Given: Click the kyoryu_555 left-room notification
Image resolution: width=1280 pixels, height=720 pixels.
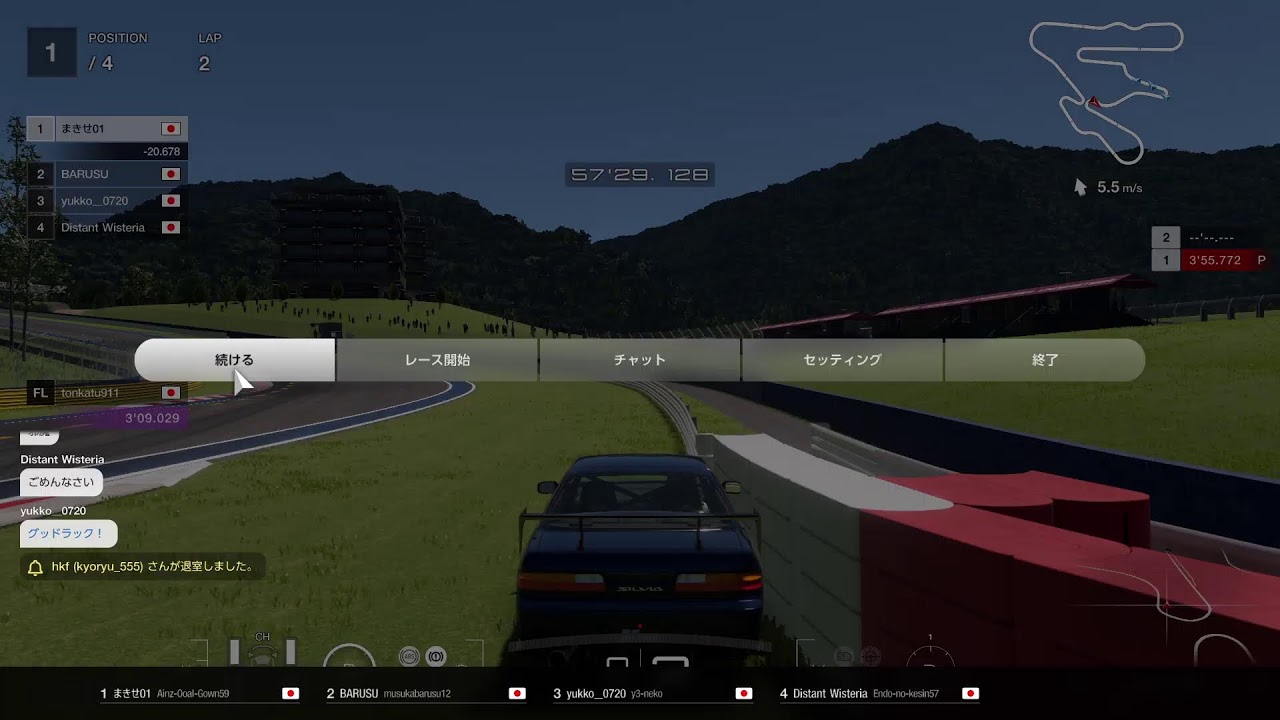Looking at the screenshot, I should pyautogui.click(x=143, y=567).
